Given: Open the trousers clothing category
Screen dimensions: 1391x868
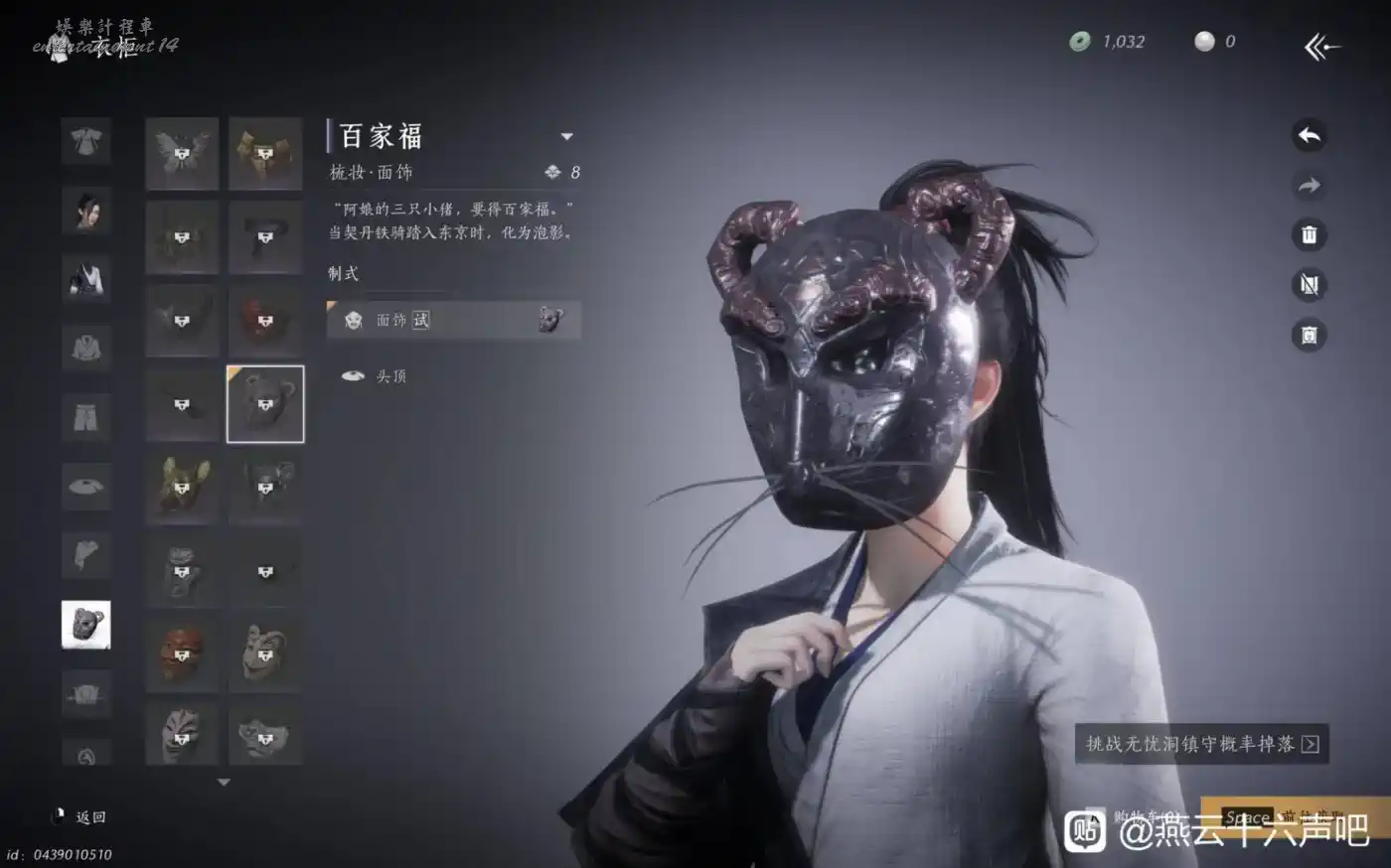Looking at the screenshot, I should pyautogui.click(x=86, y=417).
